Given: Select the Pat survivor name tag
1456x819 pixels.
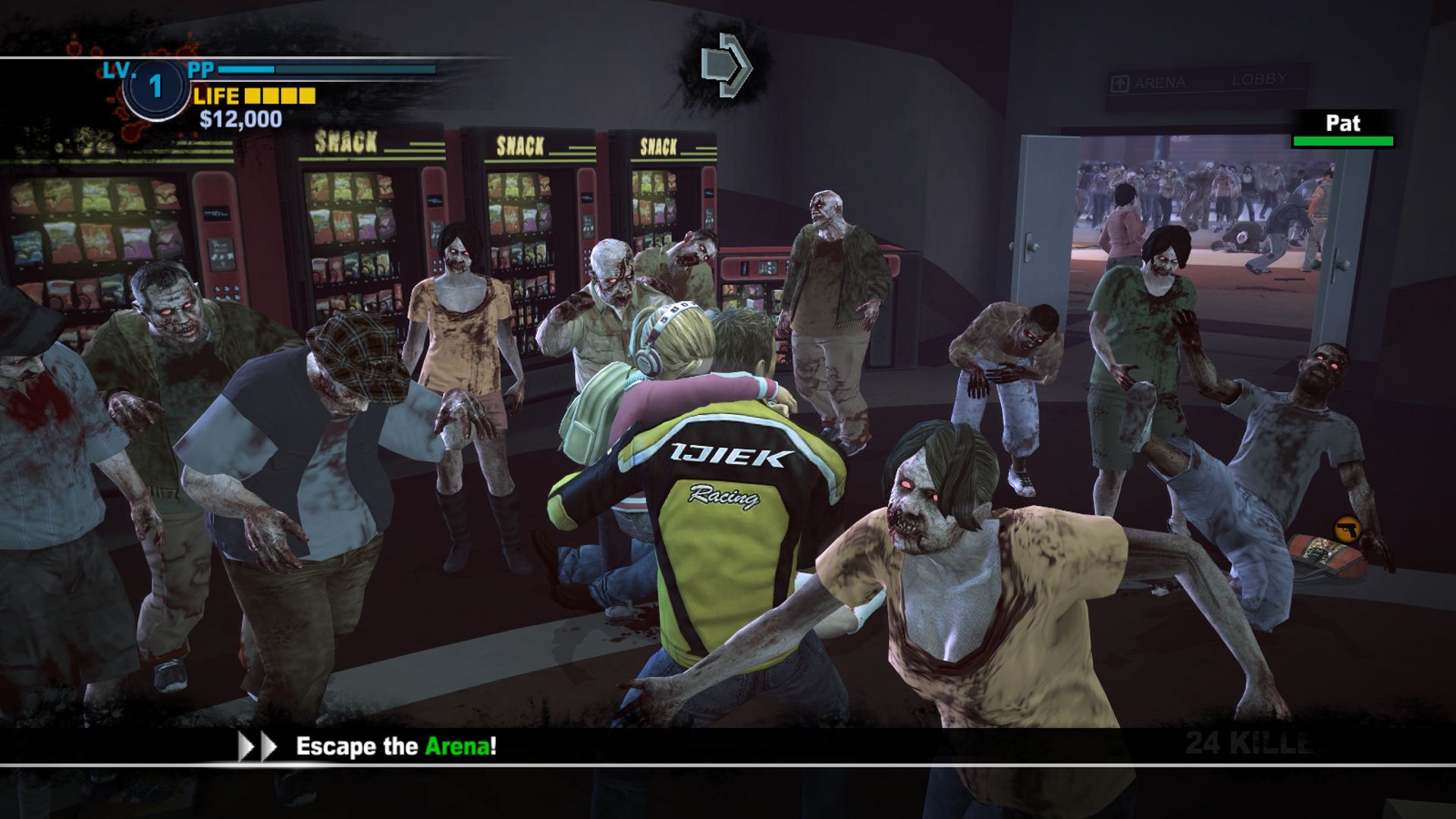Looking at the screenshot, I should (1342, 126).
